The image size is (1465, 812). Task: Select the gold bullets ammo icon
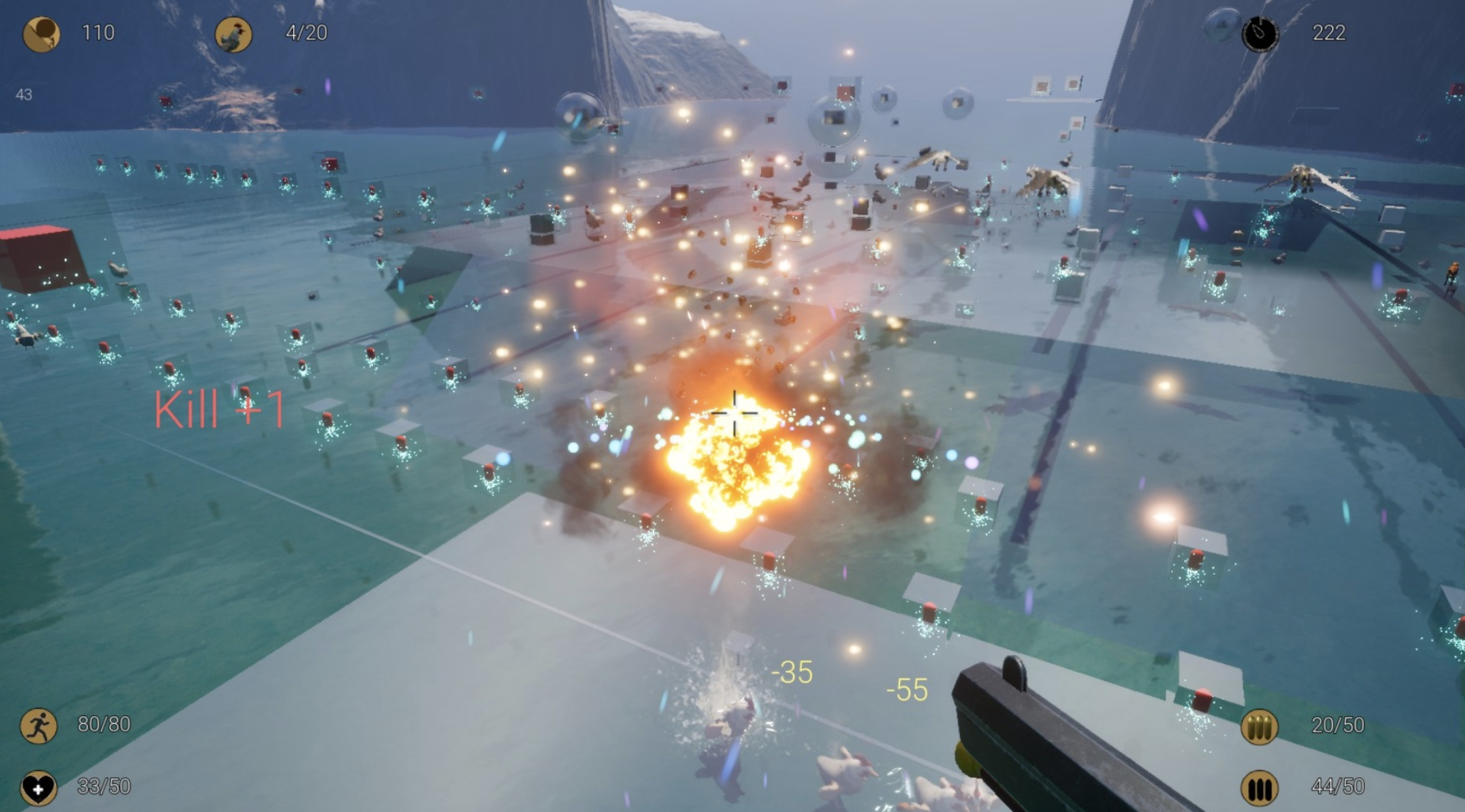(x=1259, y=727)
